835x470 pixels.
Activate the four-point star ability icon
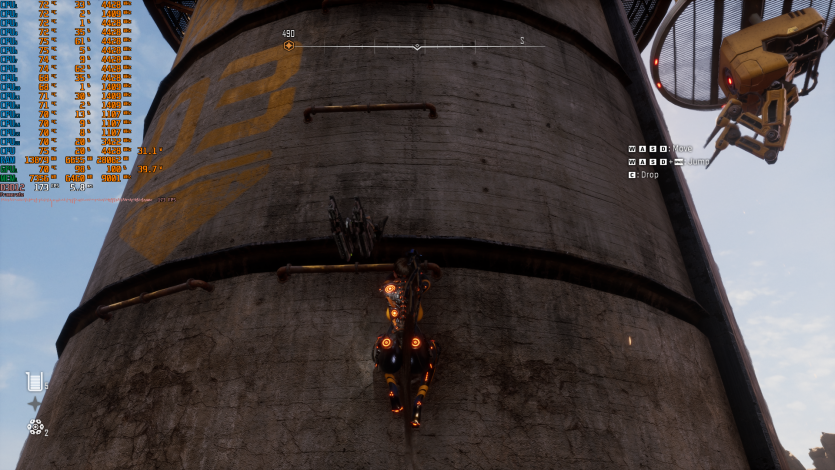35,404
